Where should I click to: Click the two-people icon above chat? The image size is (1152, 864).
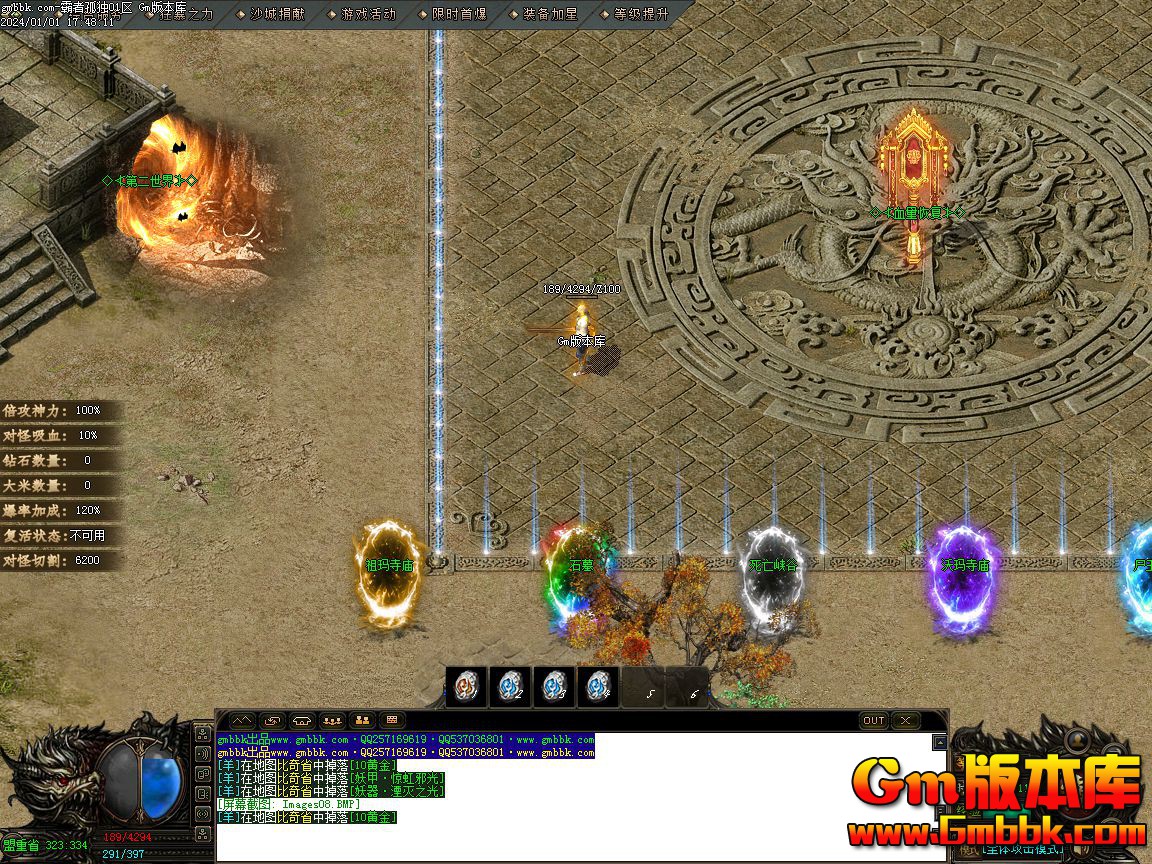pyautogui.click(x=362, y=720)
